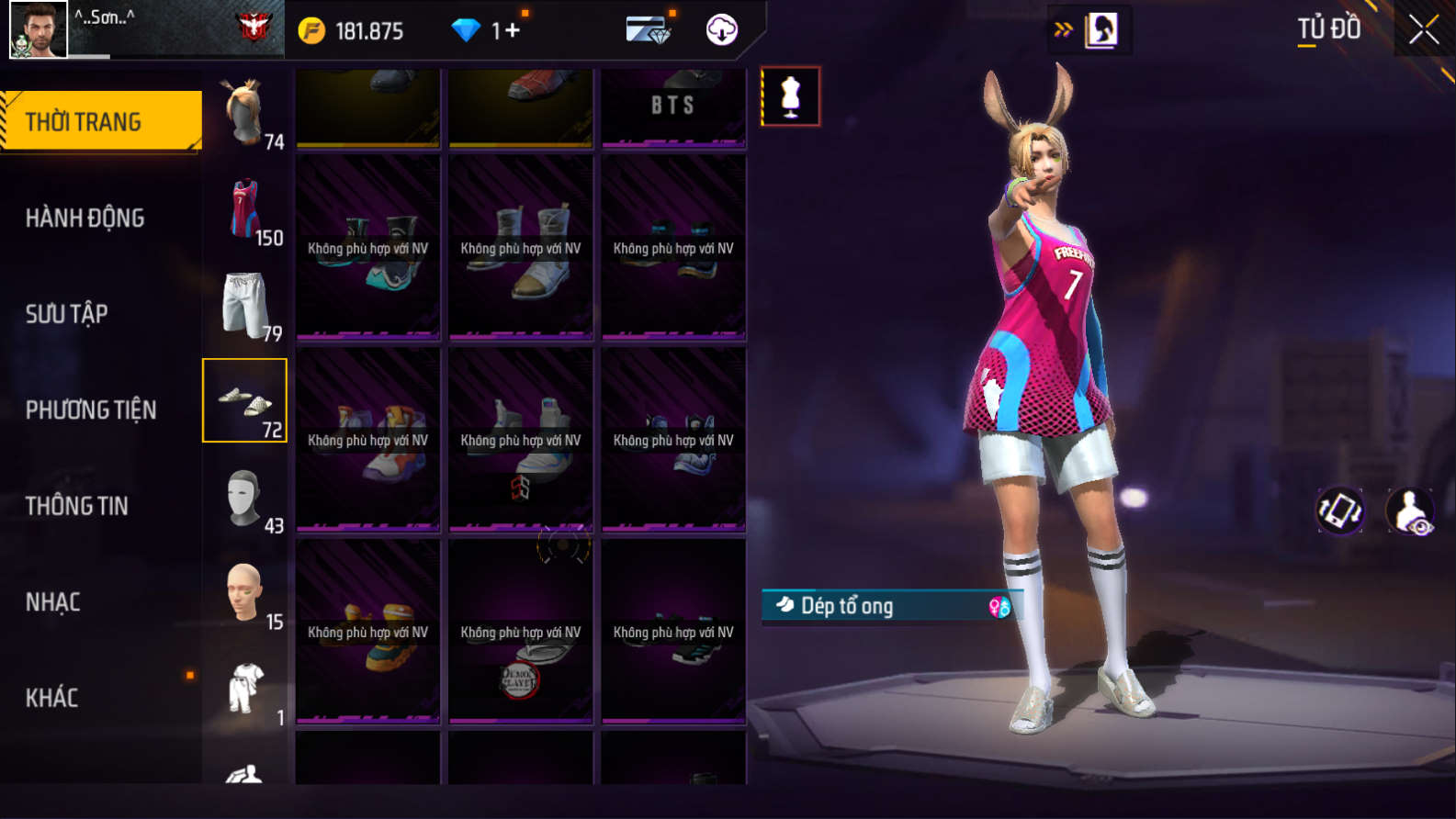Select the shoes category showing 72
Screen dimensions: 1456x819
click(x=245, y=401)
